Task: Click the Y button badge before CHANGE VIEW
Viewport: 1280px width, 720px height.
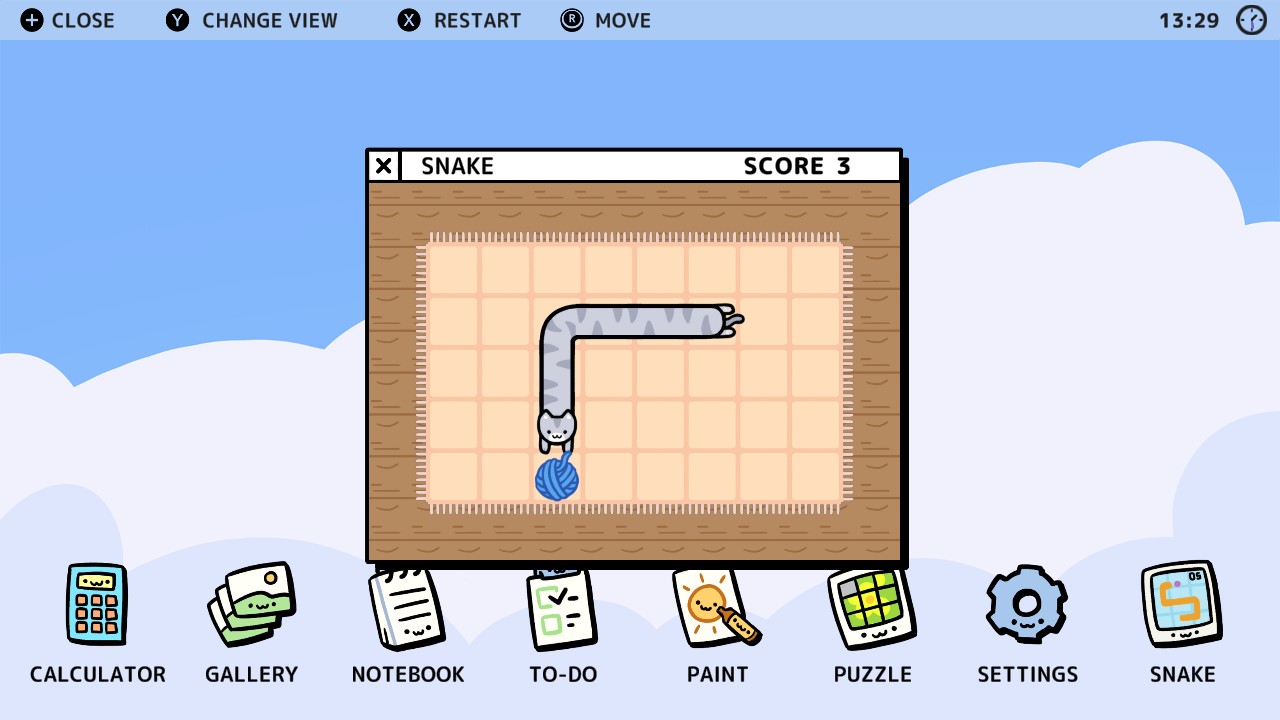Action: pos(176,19)
